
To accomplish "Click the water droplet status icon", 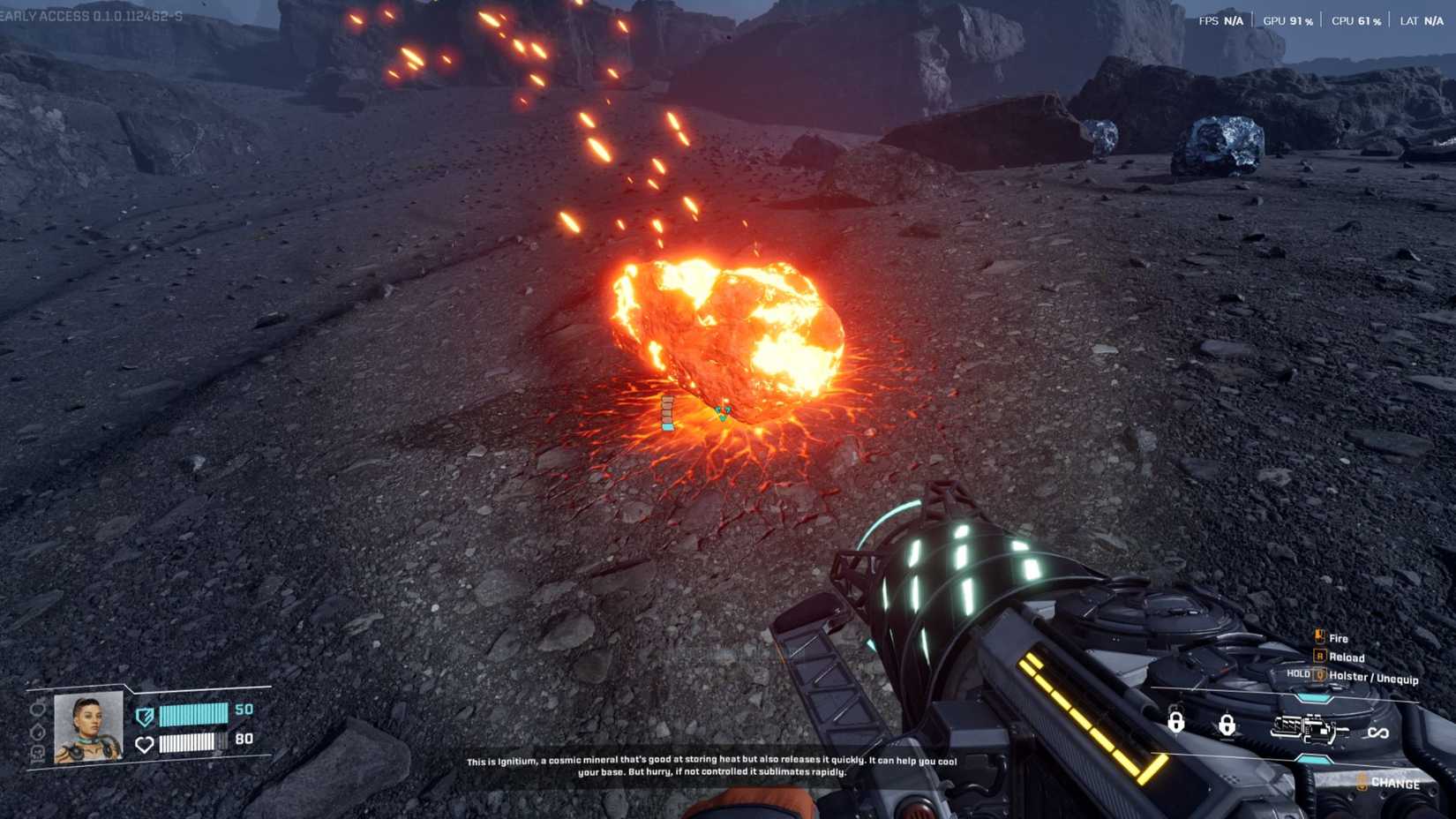I will (39, 732).
